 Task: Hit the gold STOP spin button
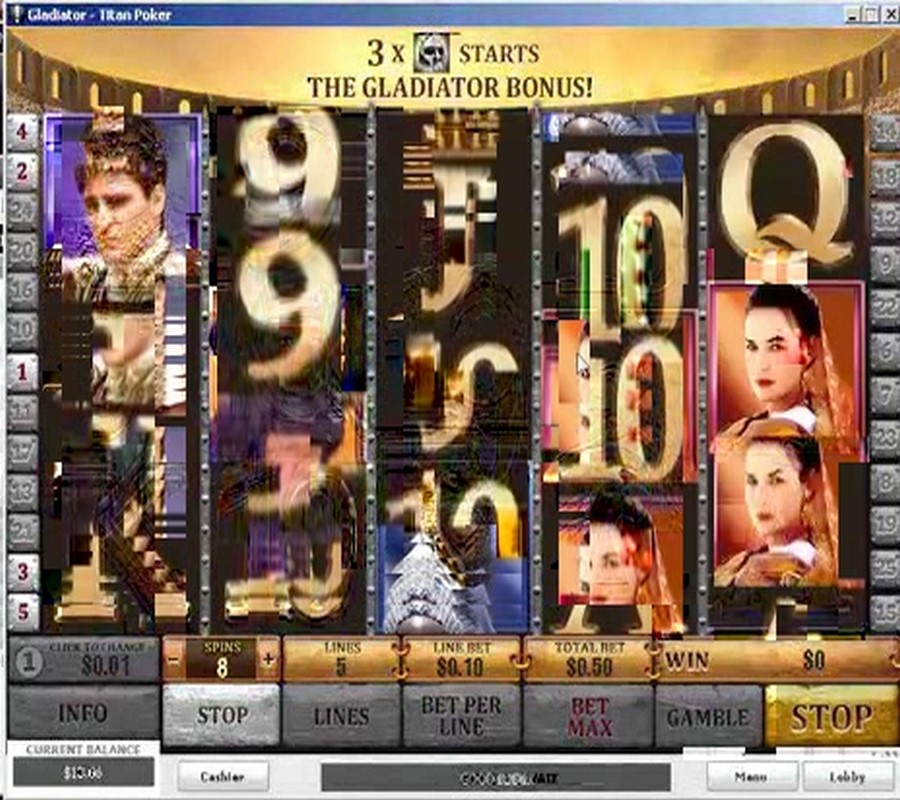(x=830, y=715)
